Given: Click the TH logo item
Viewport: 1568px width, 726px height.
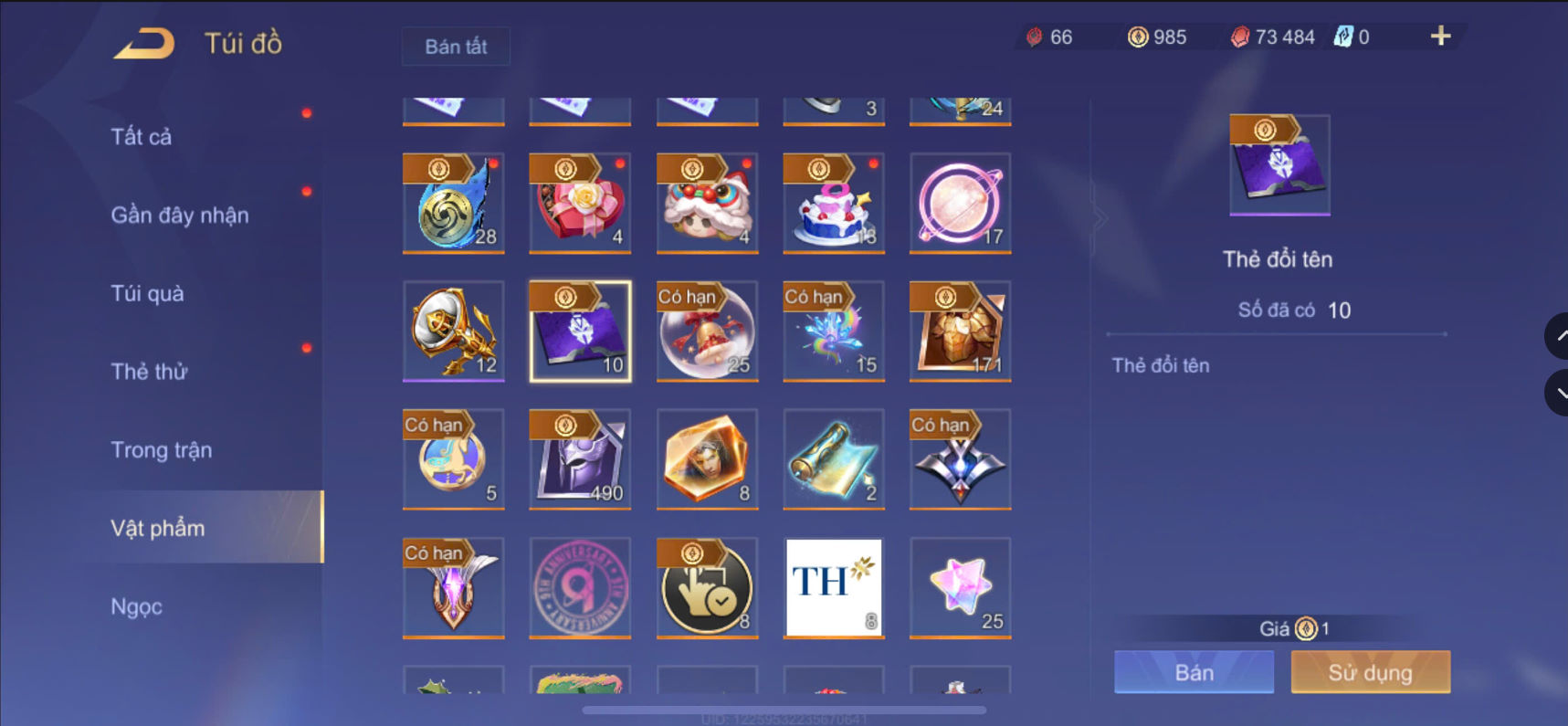Looking at the screenshot, I should click(832, 587).
